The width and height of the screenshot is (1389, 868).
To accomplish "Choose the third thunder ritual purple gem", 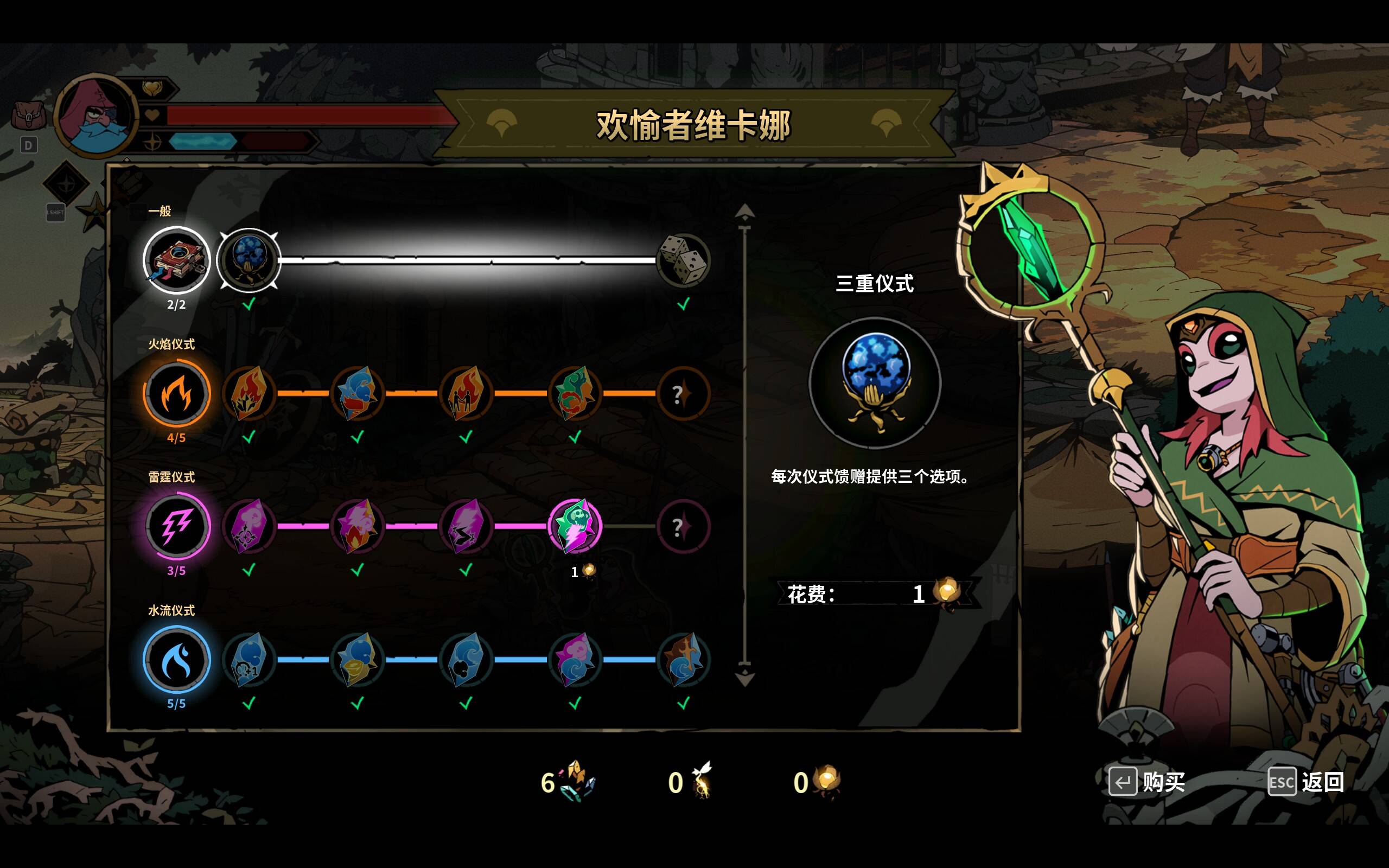I will (x=466, y=526).
